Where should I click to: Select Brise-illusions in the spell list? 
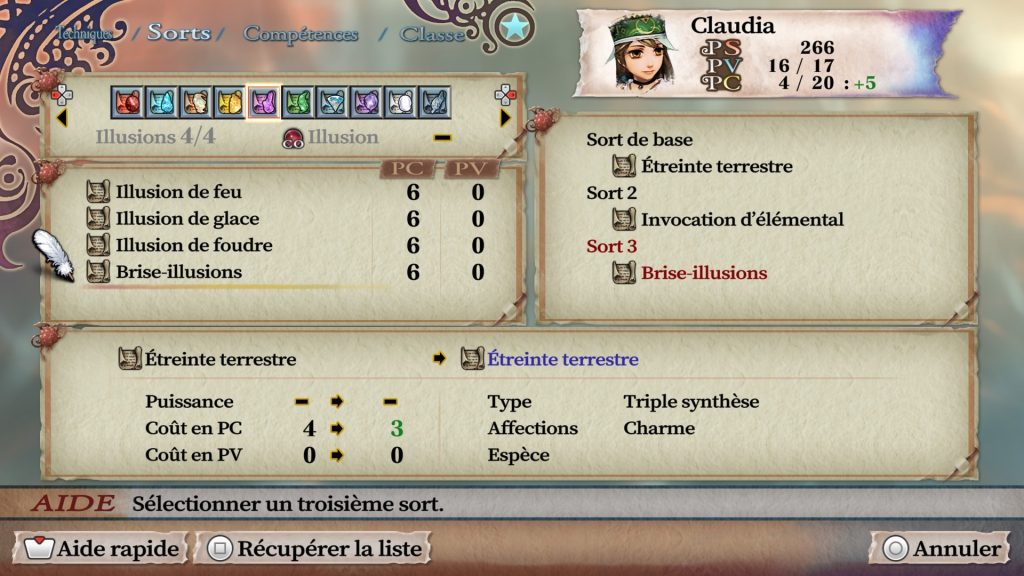coord(178,272)
